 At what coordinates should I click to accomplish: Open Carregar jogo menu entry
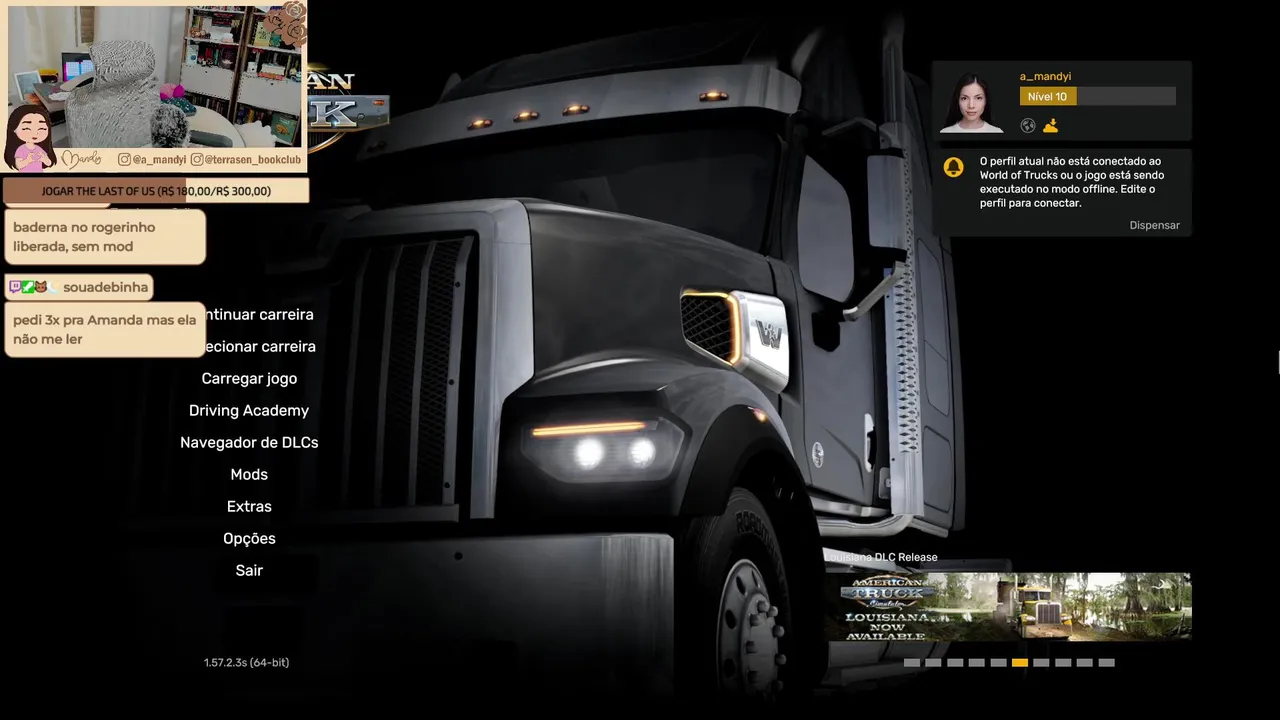(x=249, y=378)
